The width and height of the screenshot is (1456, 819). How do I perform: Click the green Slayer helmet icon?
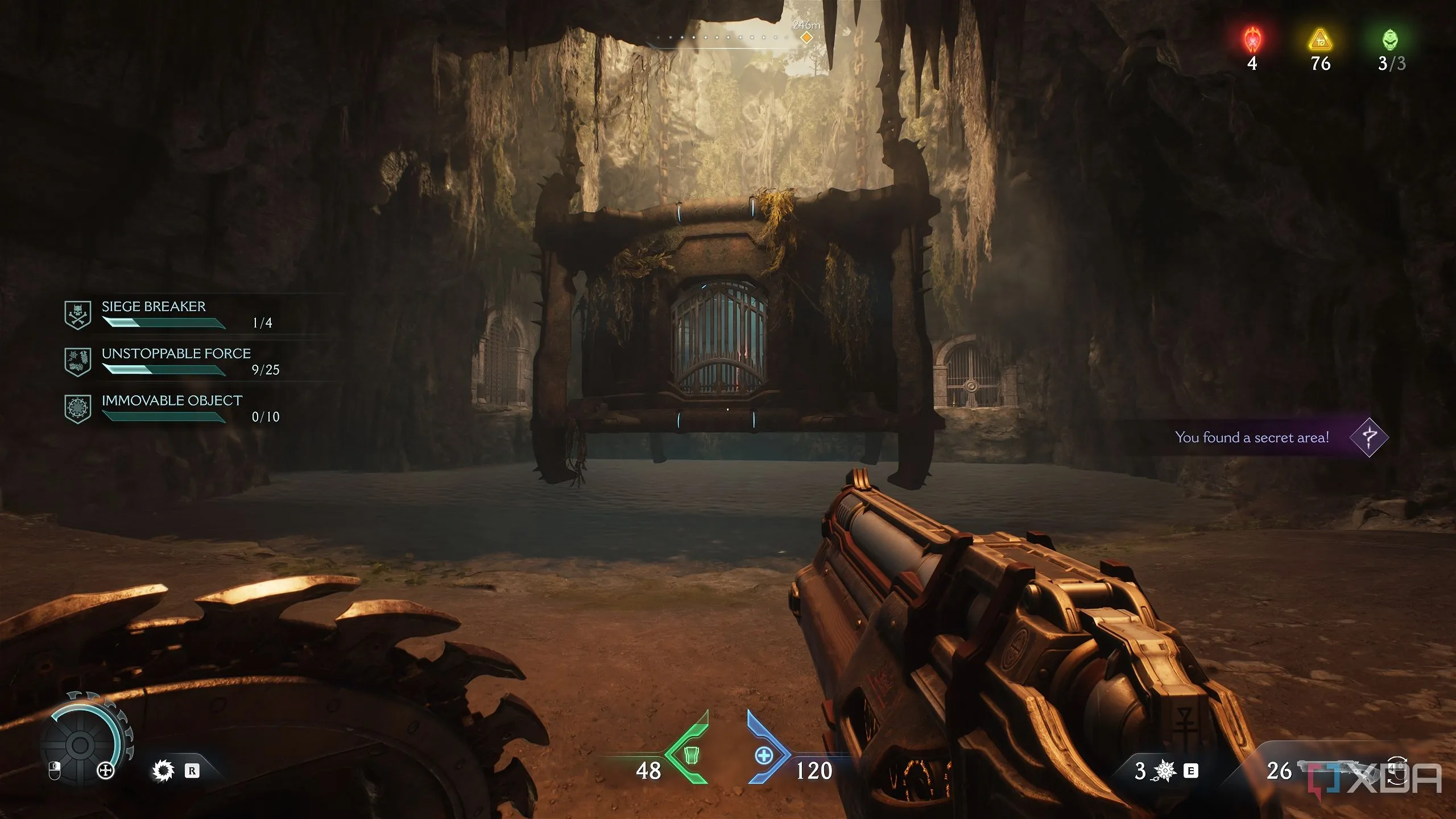click(1390, 40)
